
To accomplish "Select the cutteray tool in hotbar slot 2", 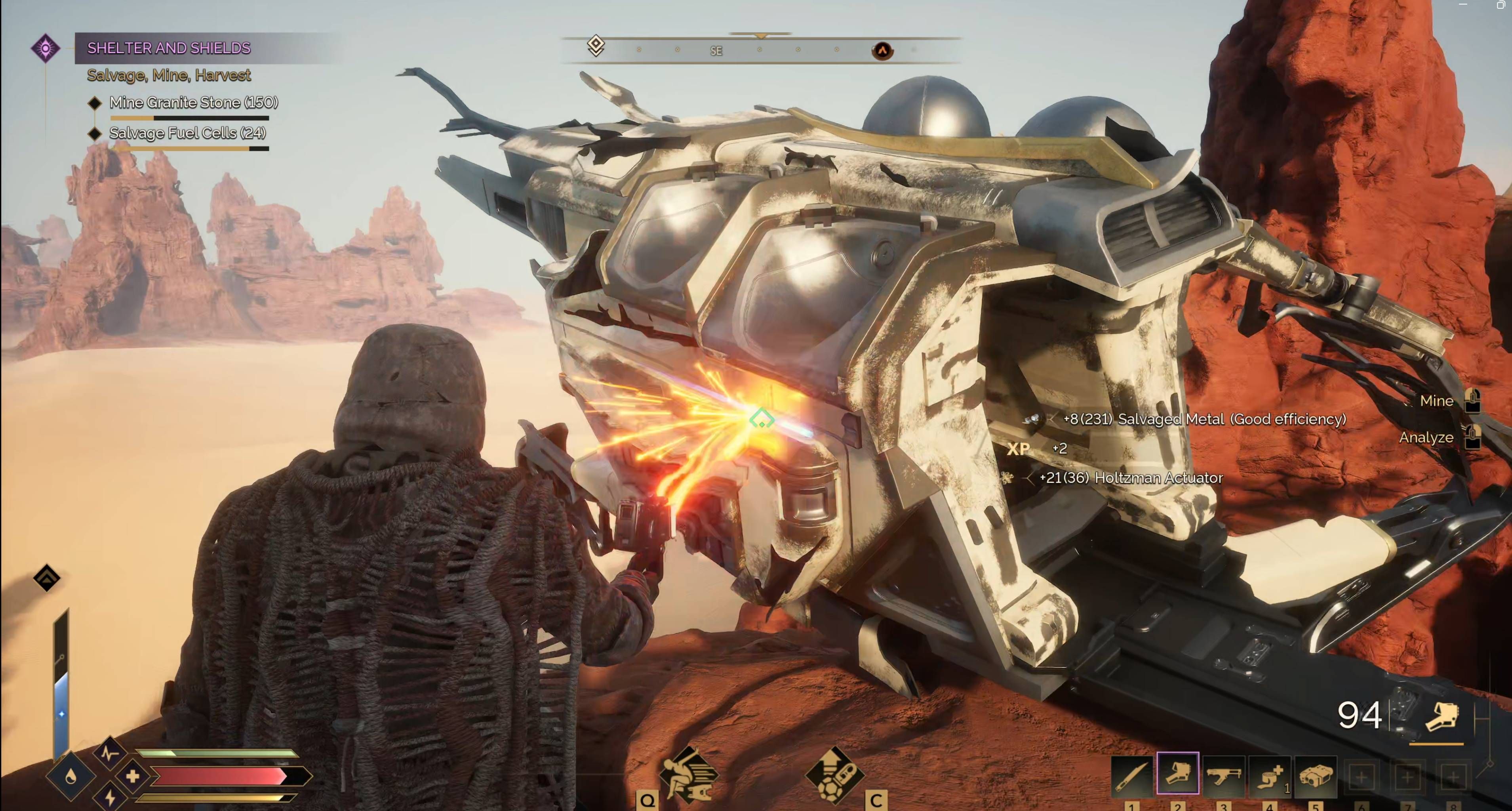I will click(1177, 774).
